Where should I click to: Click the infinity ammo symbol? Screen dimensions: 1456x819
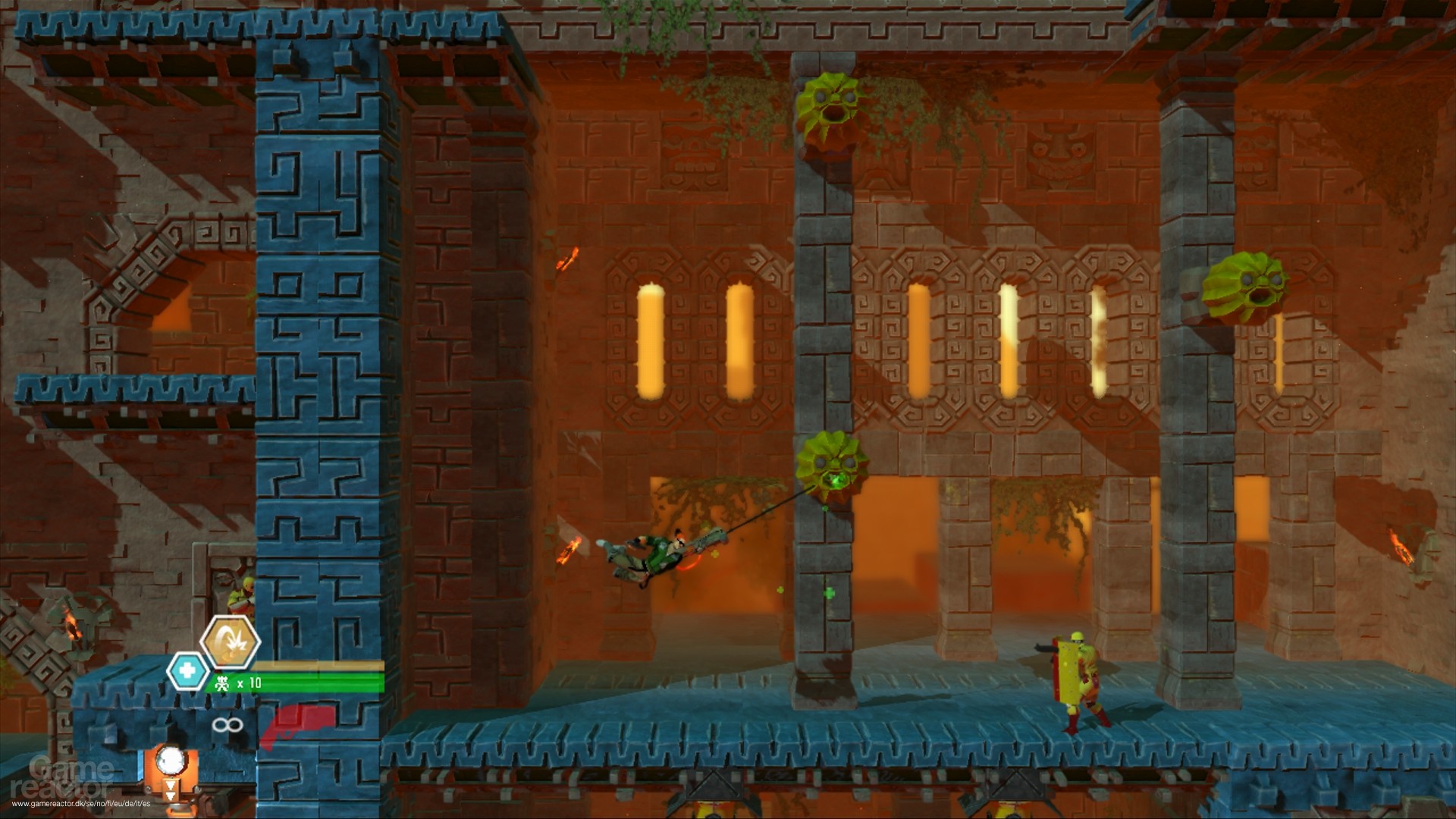(227, 725)
